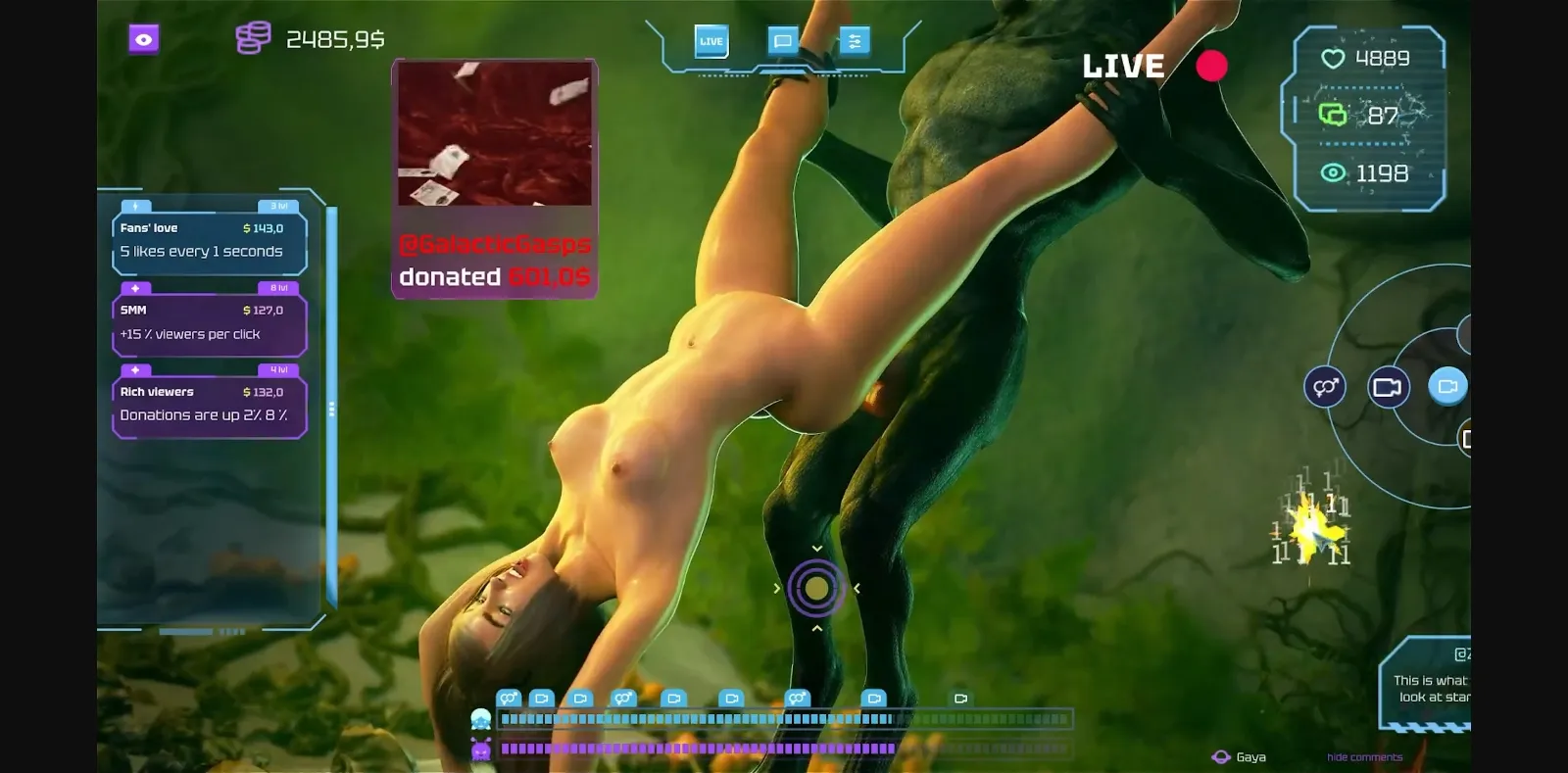Click the eye icon in the top-left corner
The width and height of the screenshot is (1568, 773).
tap(142, 40)
